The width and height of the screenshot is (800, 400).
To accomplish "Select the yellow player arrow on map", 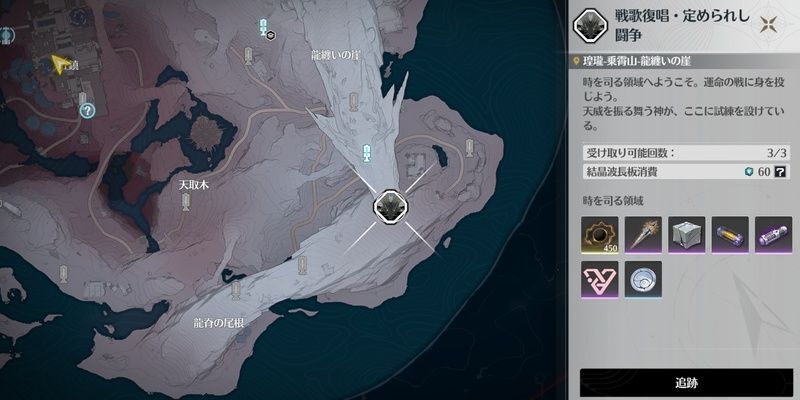I will (61, 65).
